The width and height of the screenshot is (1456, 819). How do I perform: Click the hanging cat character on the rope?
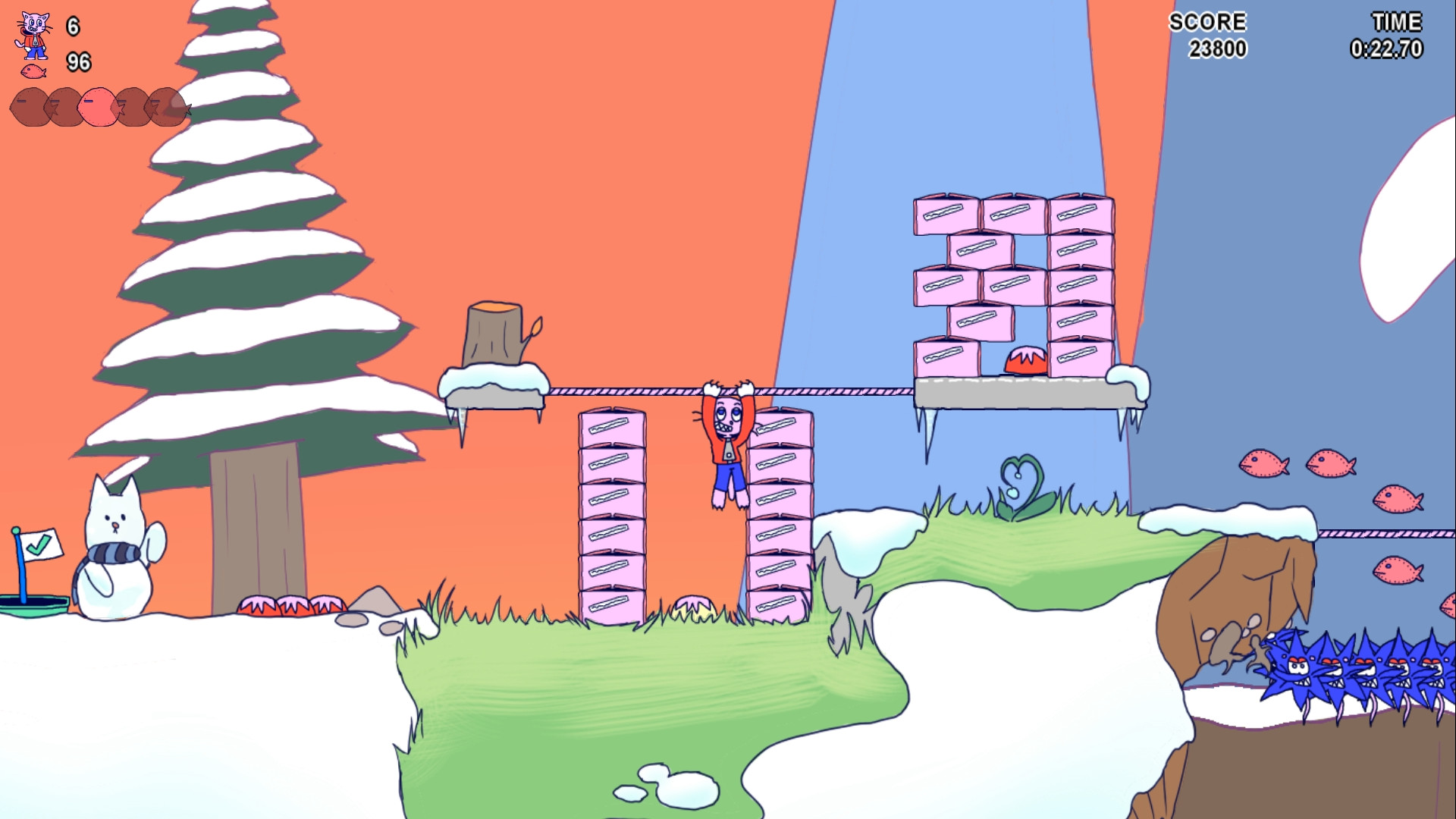pyautogui.click(x=726, y=447)
